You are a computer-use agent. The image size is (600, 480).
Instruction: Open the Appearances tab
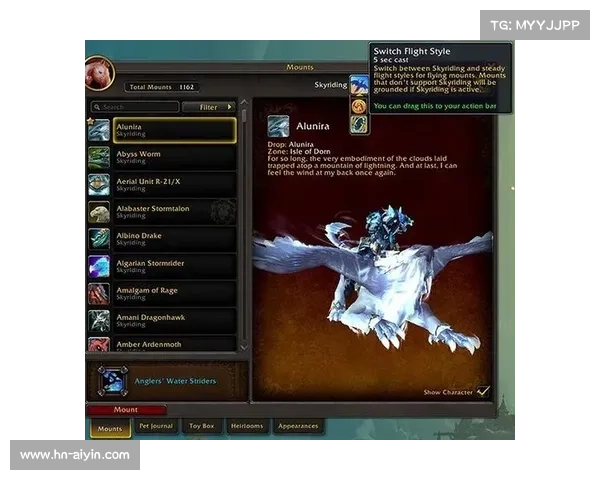click(298, 427)
